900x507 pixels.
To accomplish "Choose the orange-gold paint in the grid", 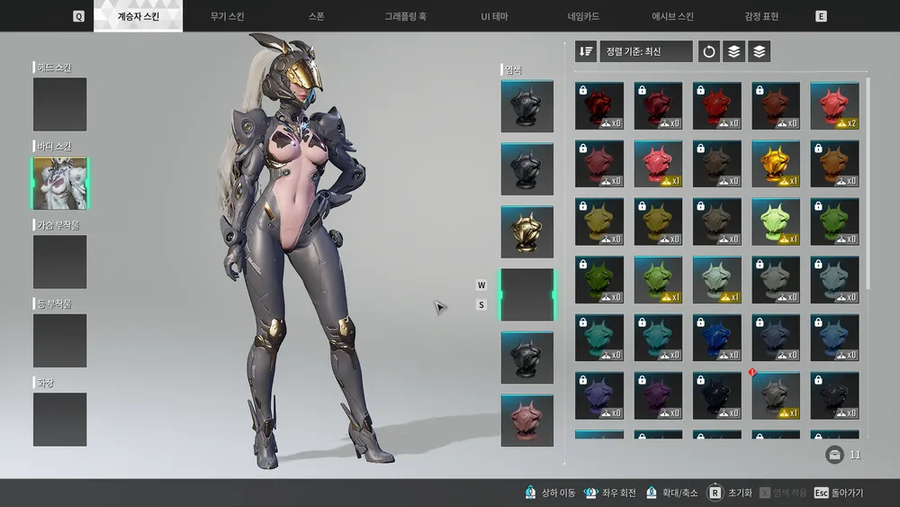I will pyautogui.click(x=775, y=164).
